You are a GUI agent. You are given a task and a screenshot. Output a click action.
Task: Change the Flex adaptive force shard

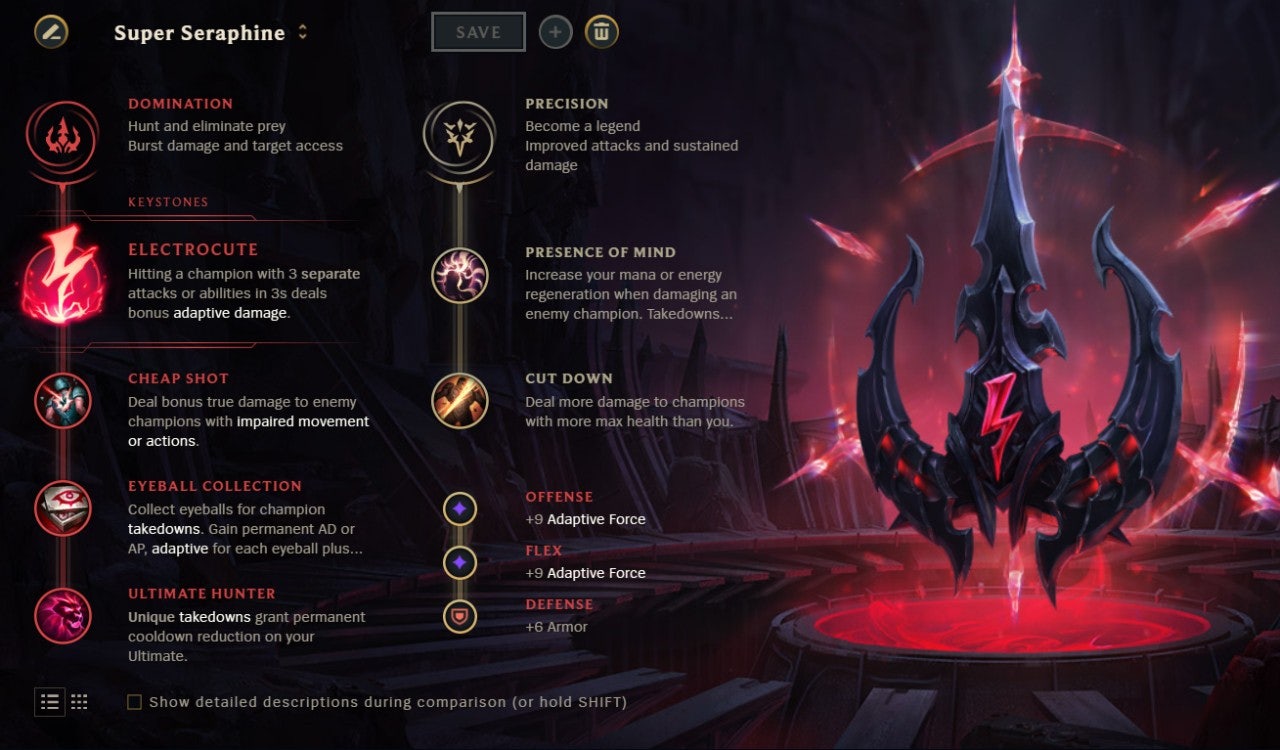(x=459, y=563)
